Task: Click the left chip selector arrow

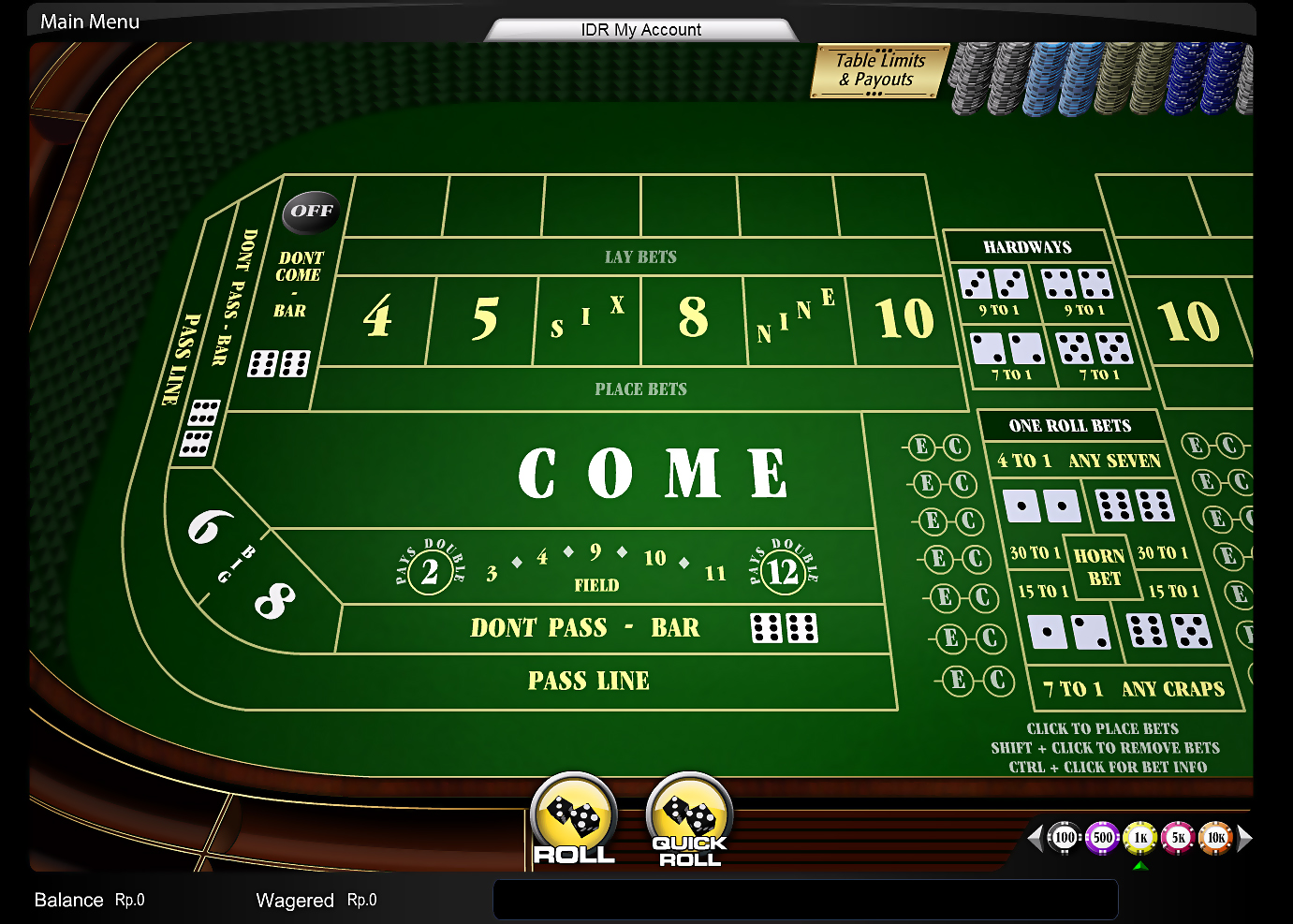Action: coord(1035,838)
